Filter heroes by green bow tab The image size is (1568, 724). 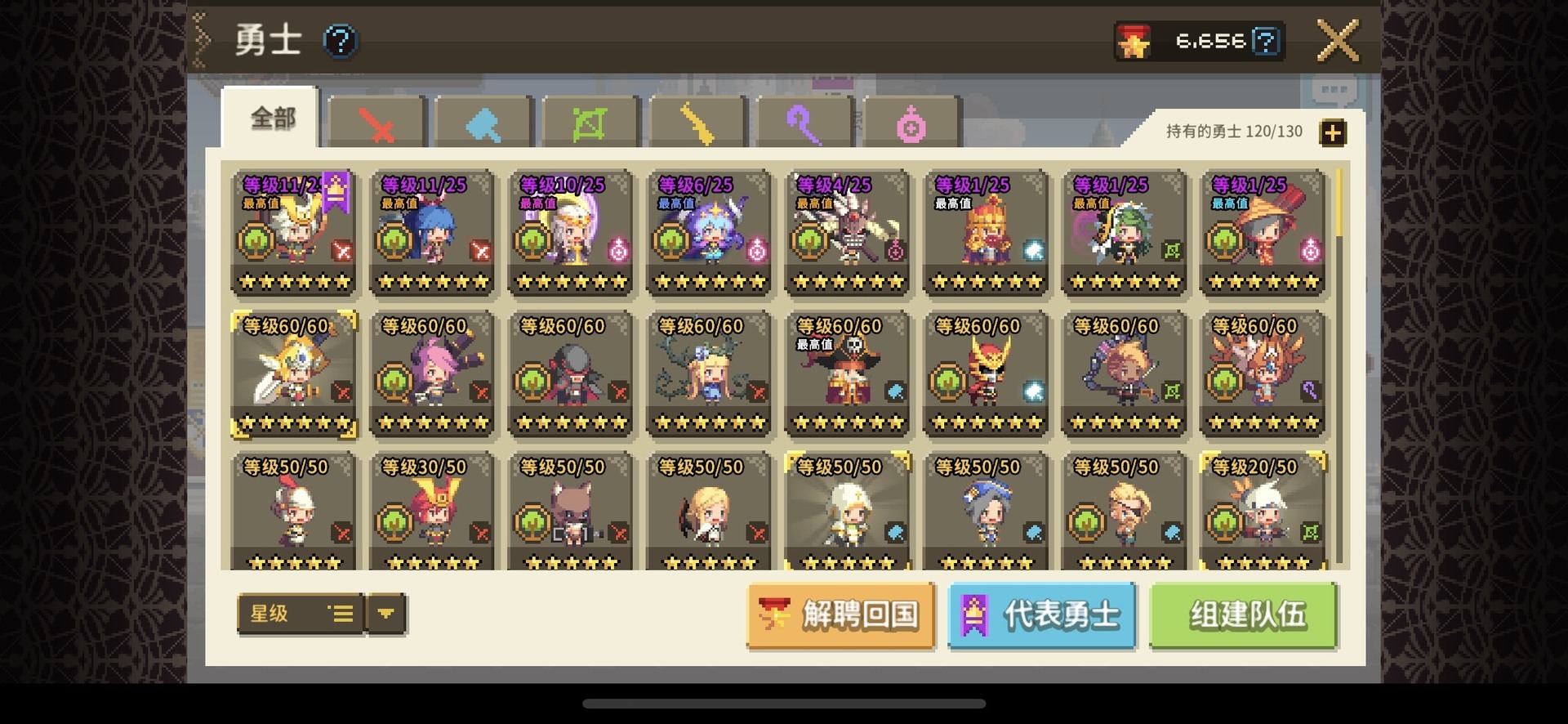pyautogui.click(x=590, y=124)
